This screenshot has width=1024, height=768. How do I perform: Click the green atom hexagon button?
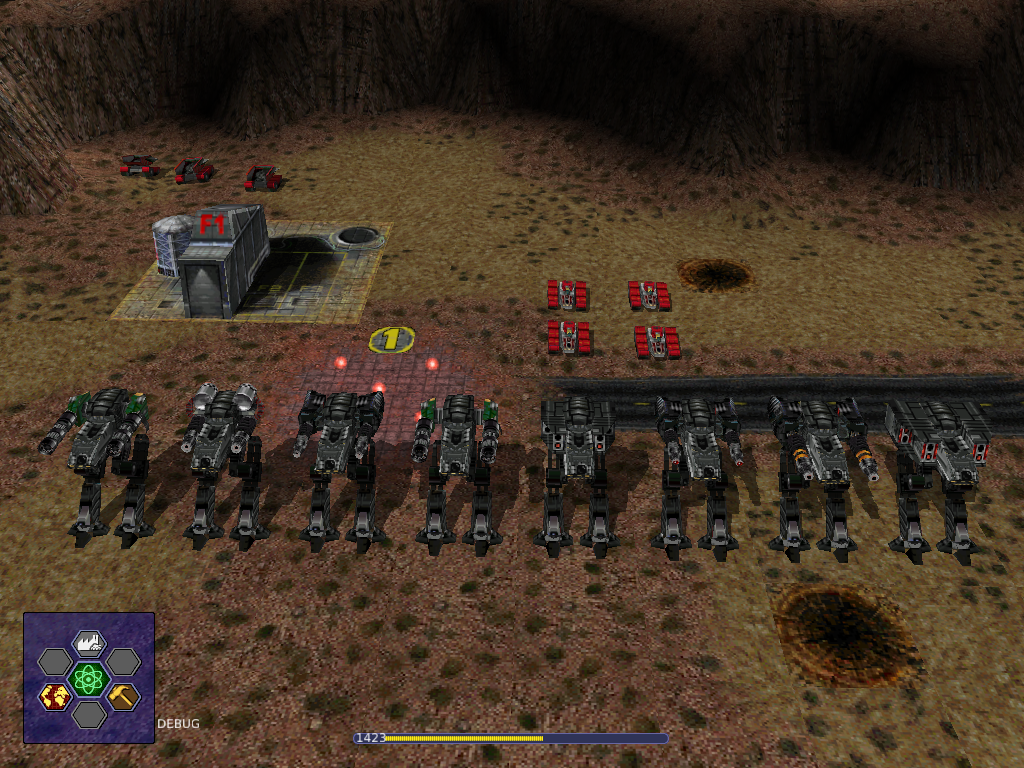(x=89, y=679)
